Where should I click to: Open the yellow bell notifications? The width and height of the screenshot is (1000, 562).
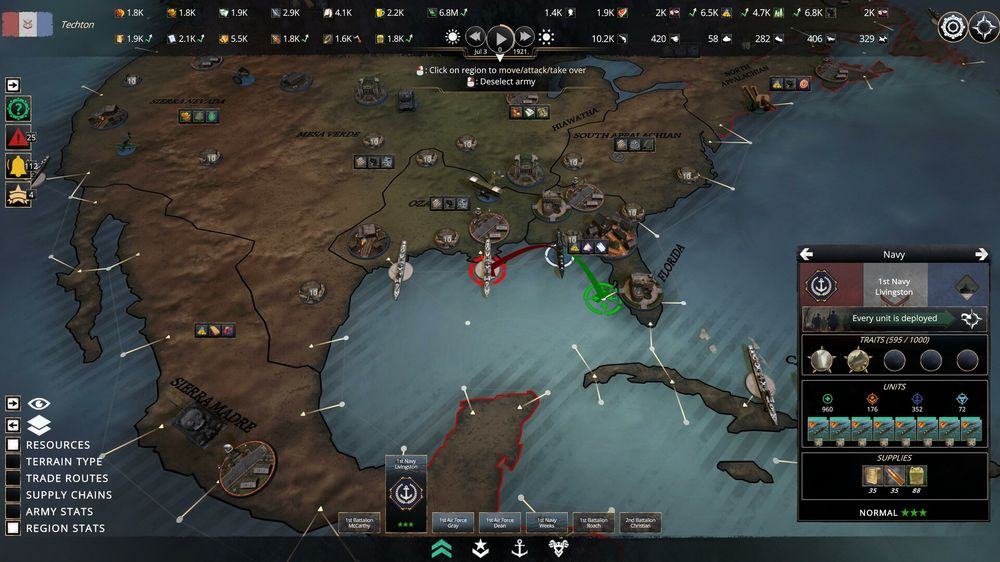coord(17,167)
